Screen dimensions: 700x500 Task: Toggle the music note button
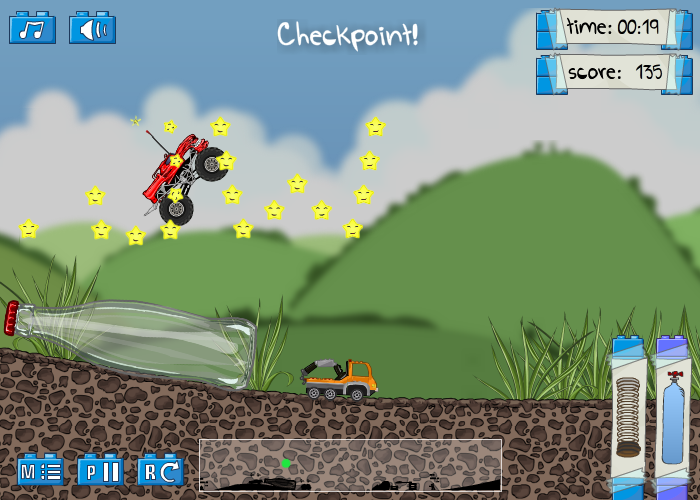click(x=32, y=28)
